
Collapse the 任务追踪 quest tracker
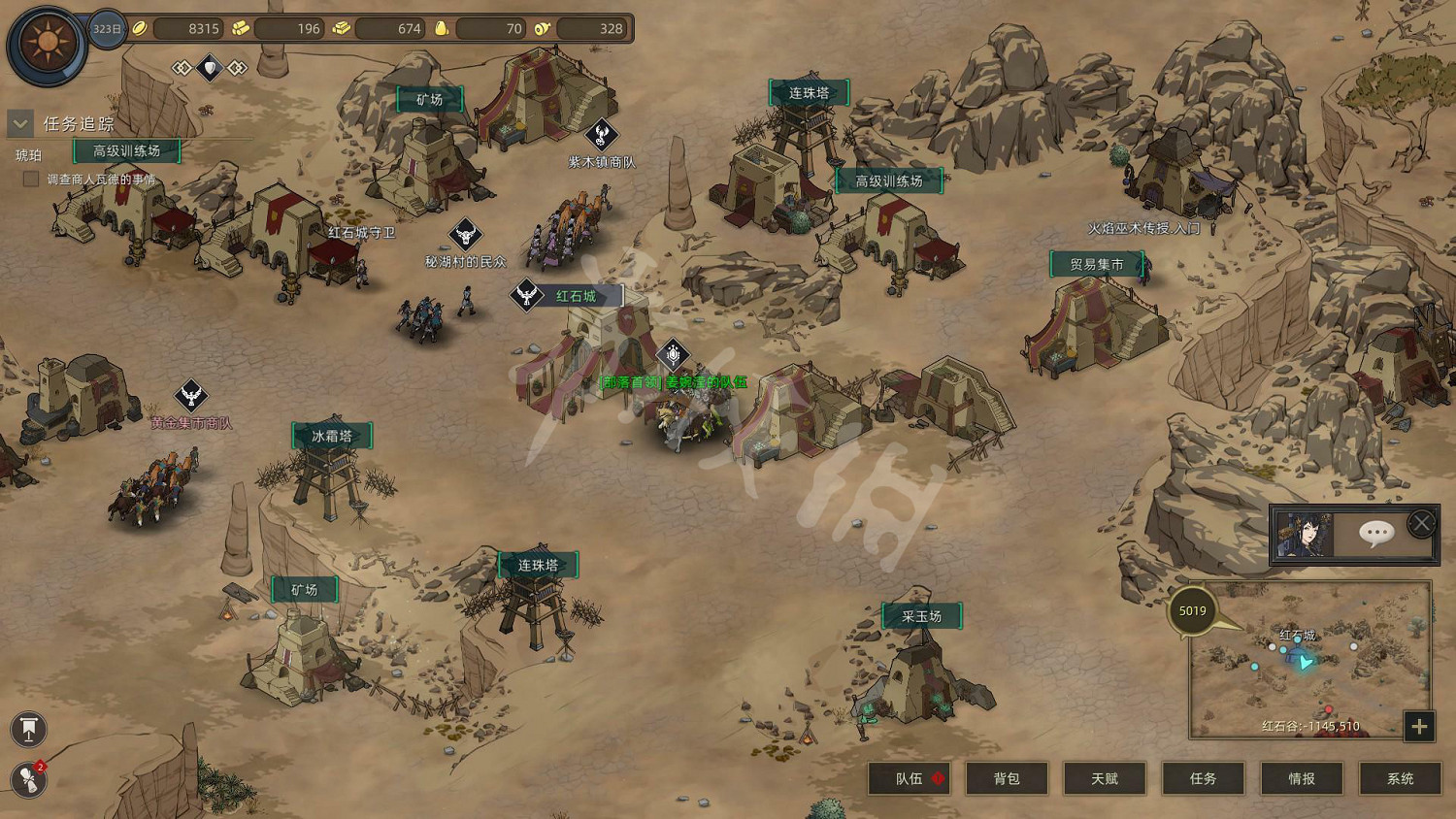point(20,124)
